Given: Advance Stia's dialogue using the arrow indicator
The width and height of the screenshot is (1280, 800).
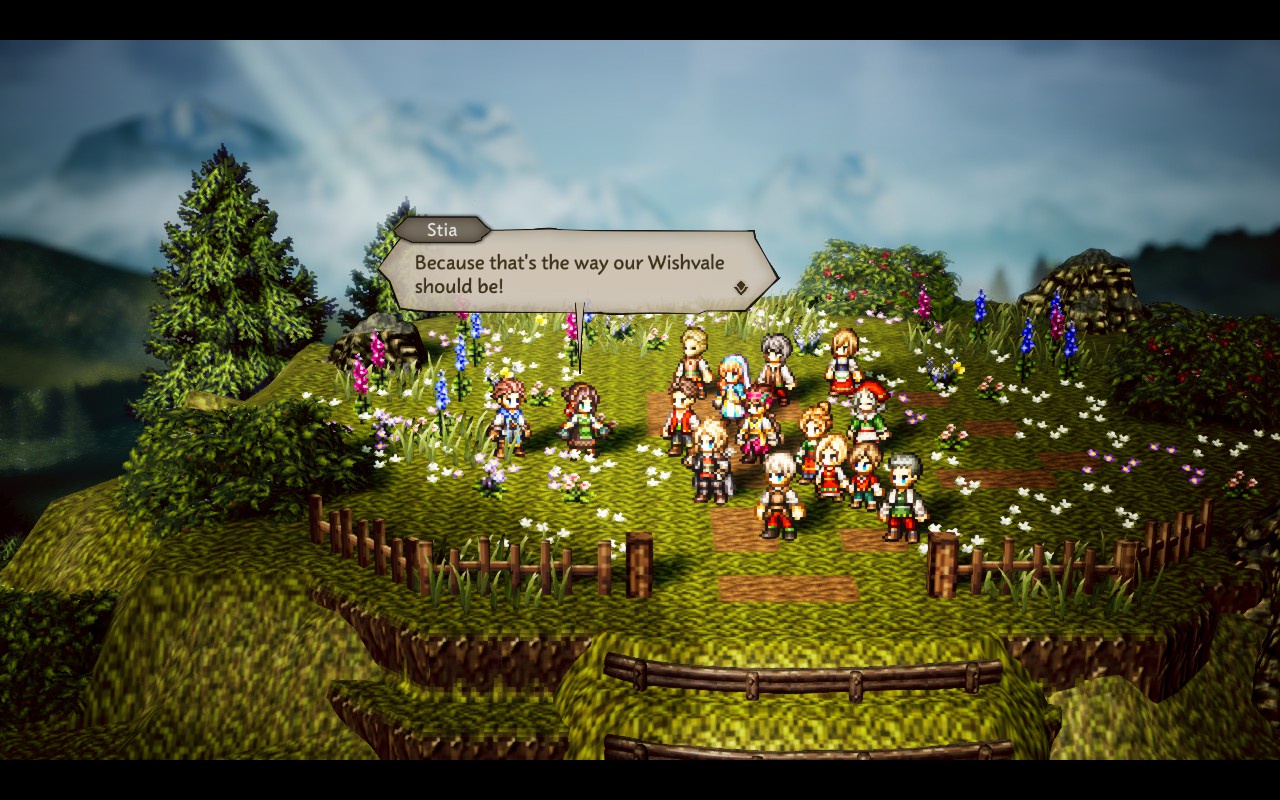Looking at the screenshot, I should tap(740, 288).
